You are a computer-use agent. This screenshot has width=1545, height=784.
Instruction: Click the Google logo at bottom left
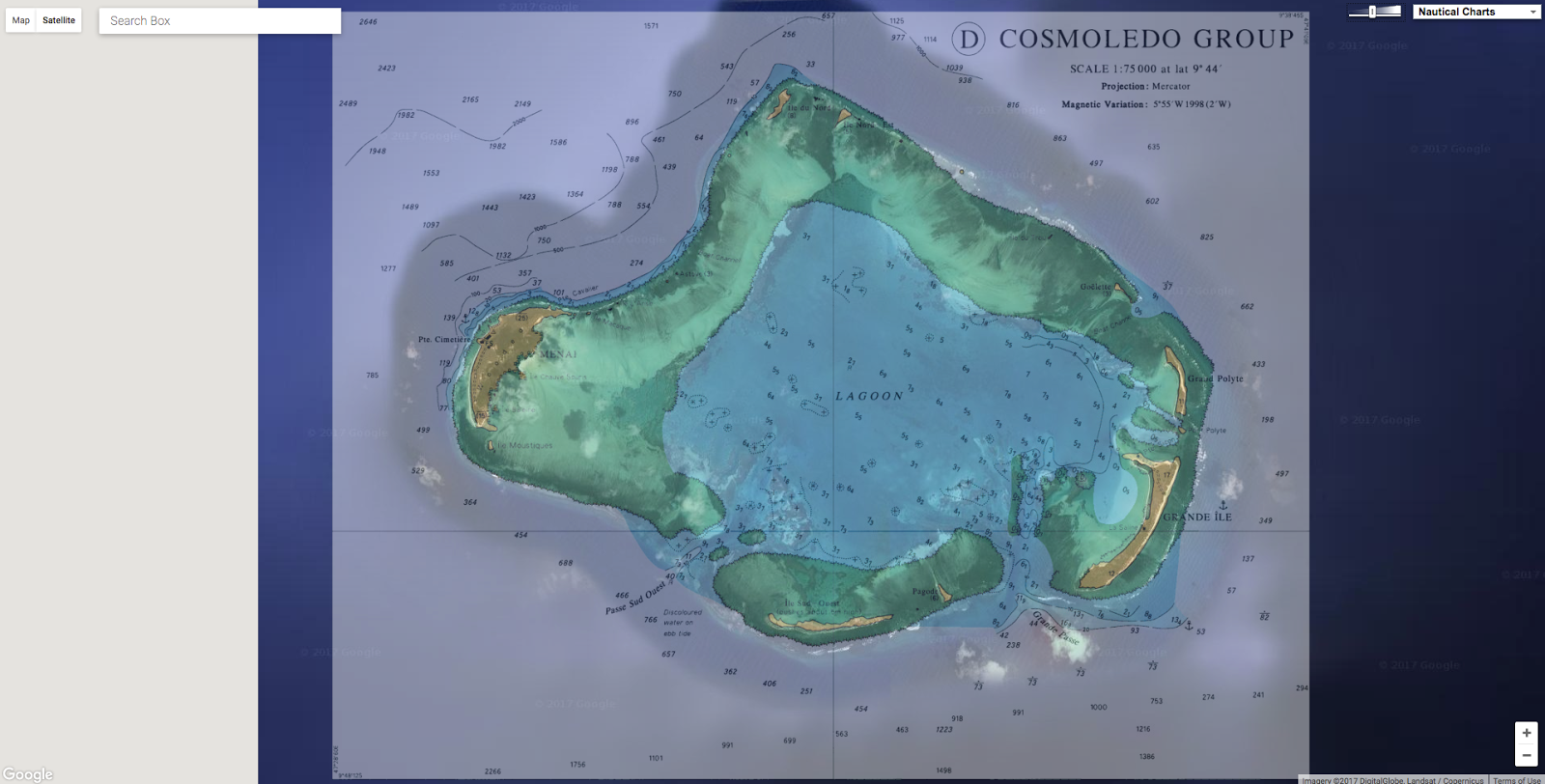27,773
